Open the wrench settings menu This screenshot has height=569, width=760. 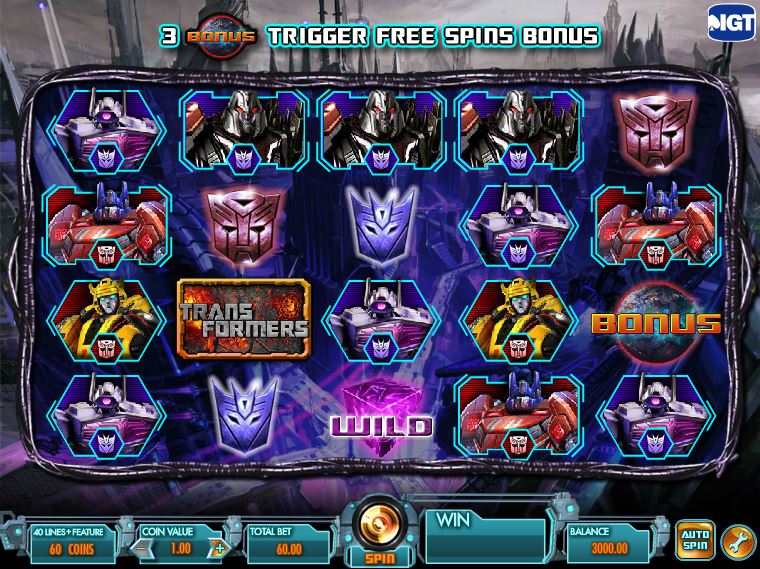[x=735, y=539]
